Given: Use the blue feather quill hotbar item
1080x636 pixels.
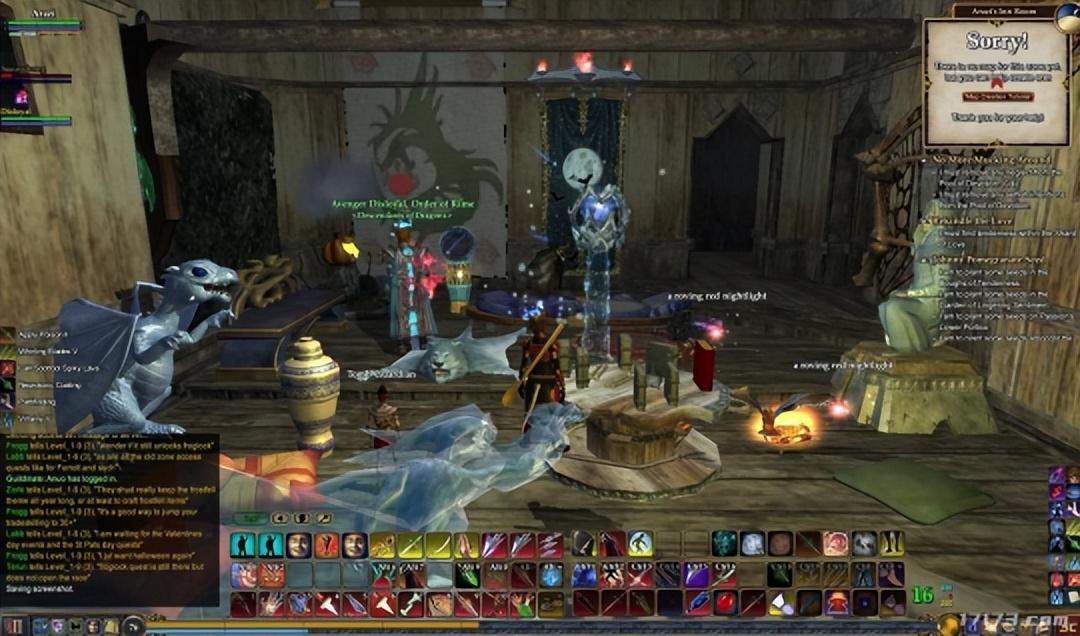Looking at the screenshot, I should point(697,603).
